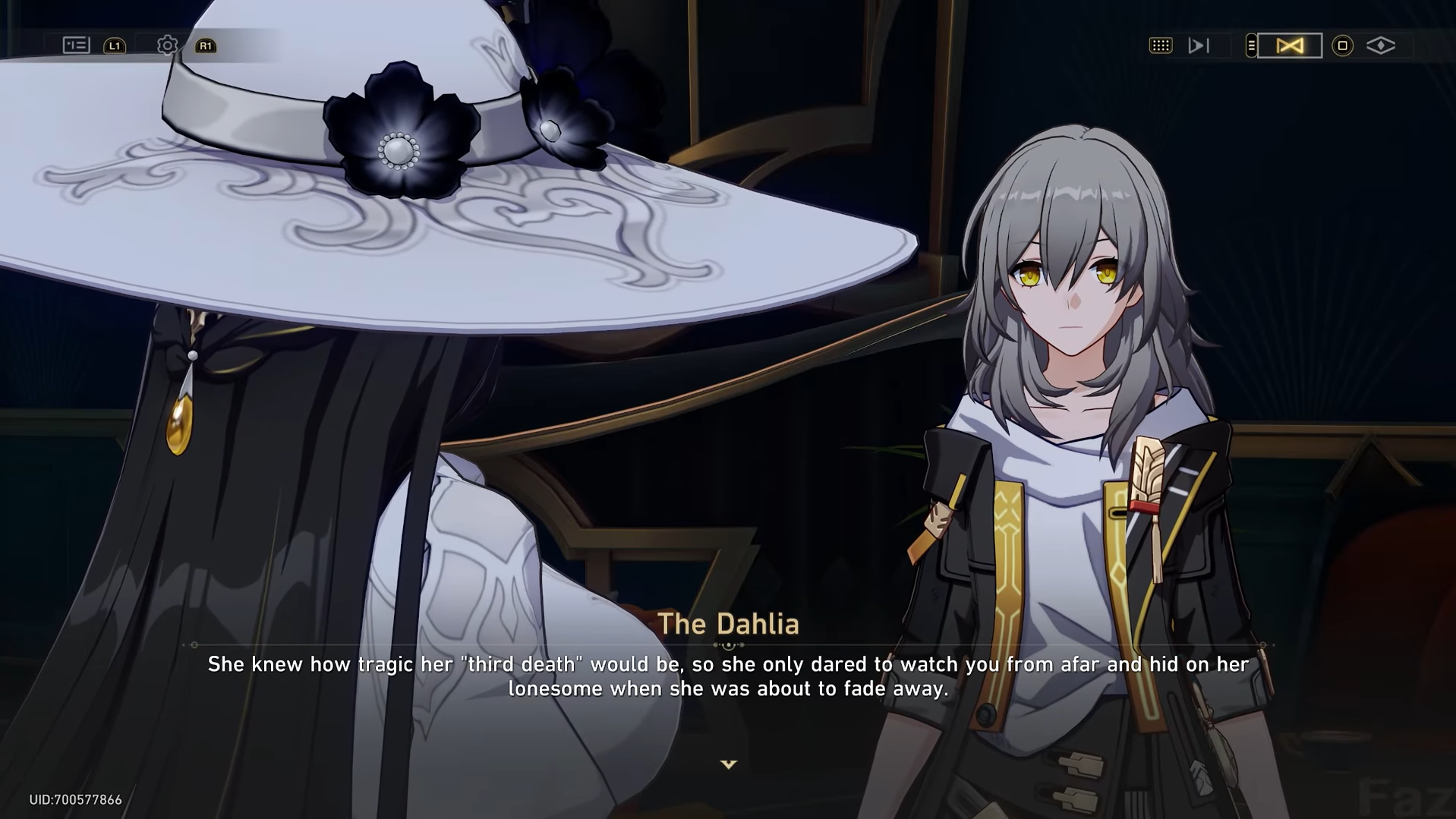Open settings with the gear icon
Screen dimensions: 1456x819
coord(167,46)
